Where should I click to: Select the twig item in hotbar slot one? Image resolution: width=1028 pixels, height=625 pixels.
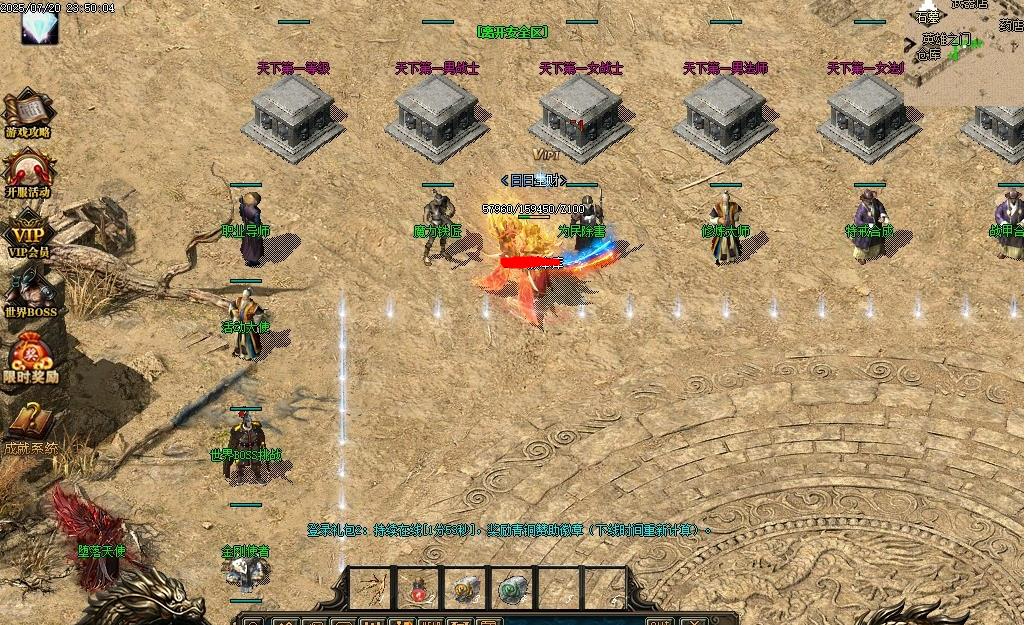[x=371, y=589]
